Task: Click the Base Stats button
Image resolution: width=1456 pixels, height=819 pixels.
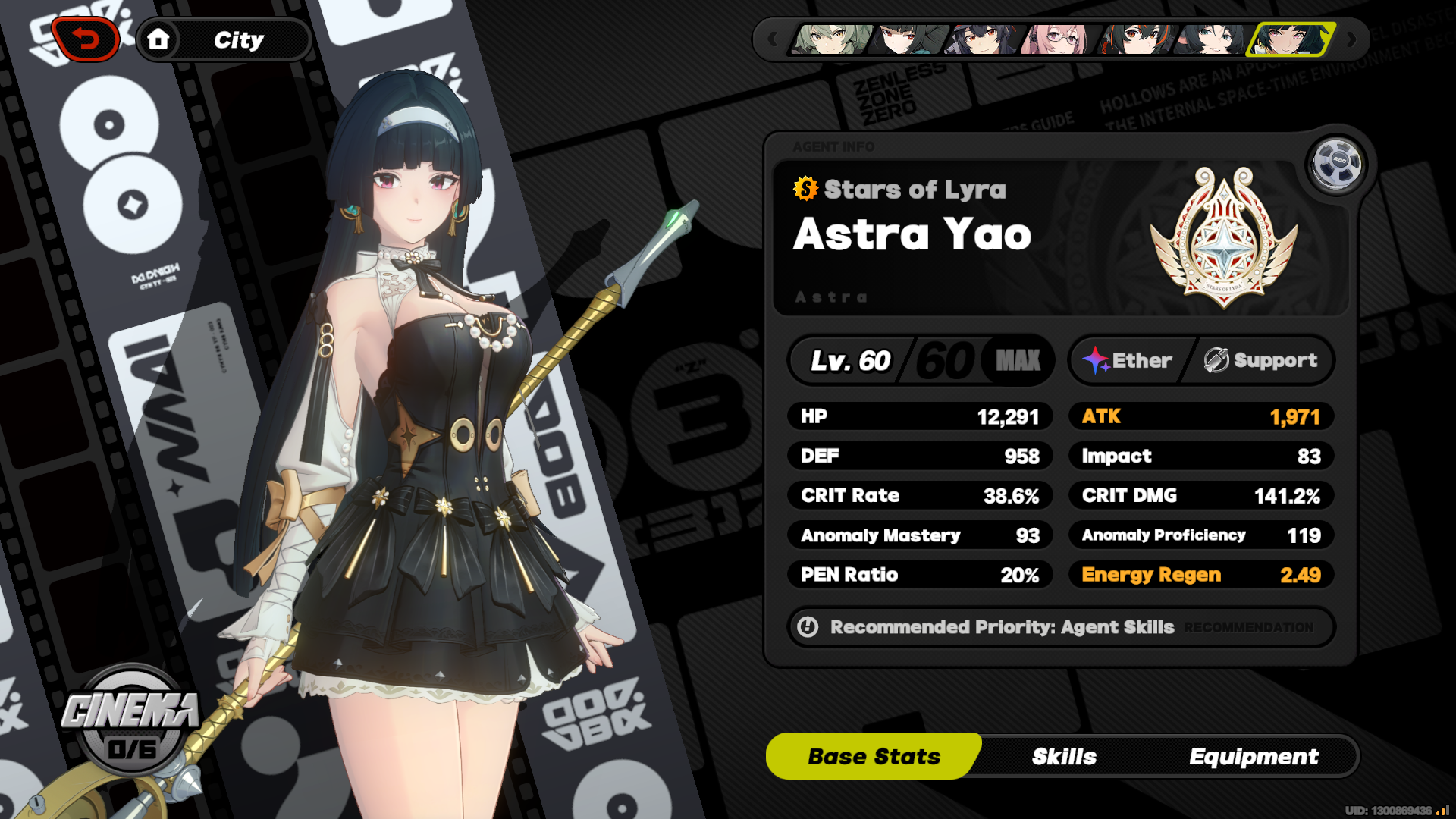Action: [874, 755]
